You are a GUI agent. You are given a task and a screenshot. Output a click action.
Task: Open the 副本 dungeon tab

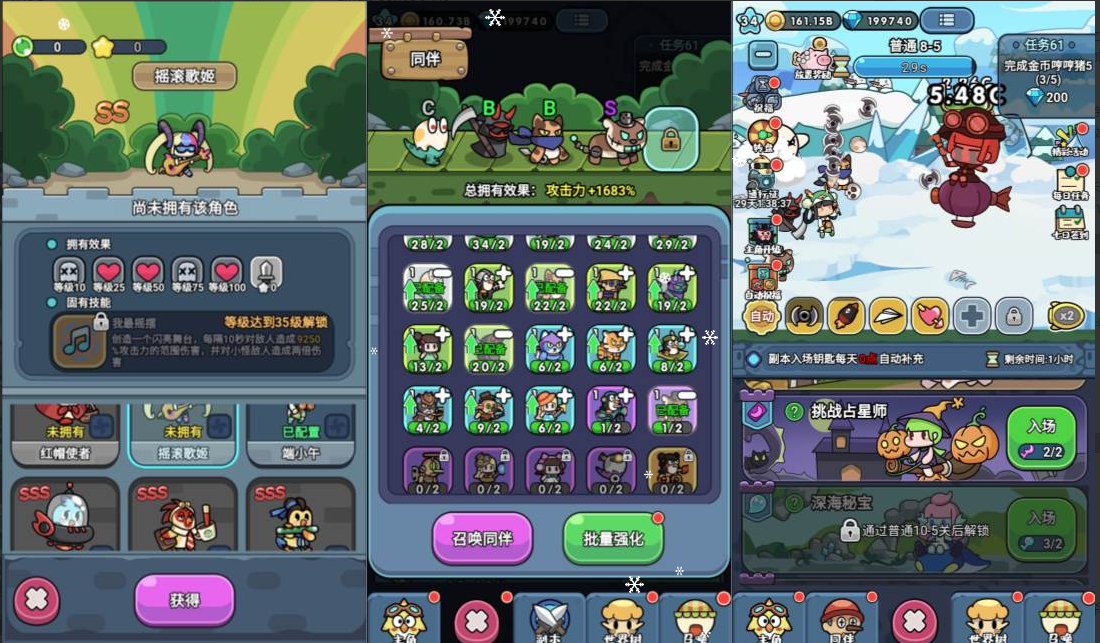(549, 617)
